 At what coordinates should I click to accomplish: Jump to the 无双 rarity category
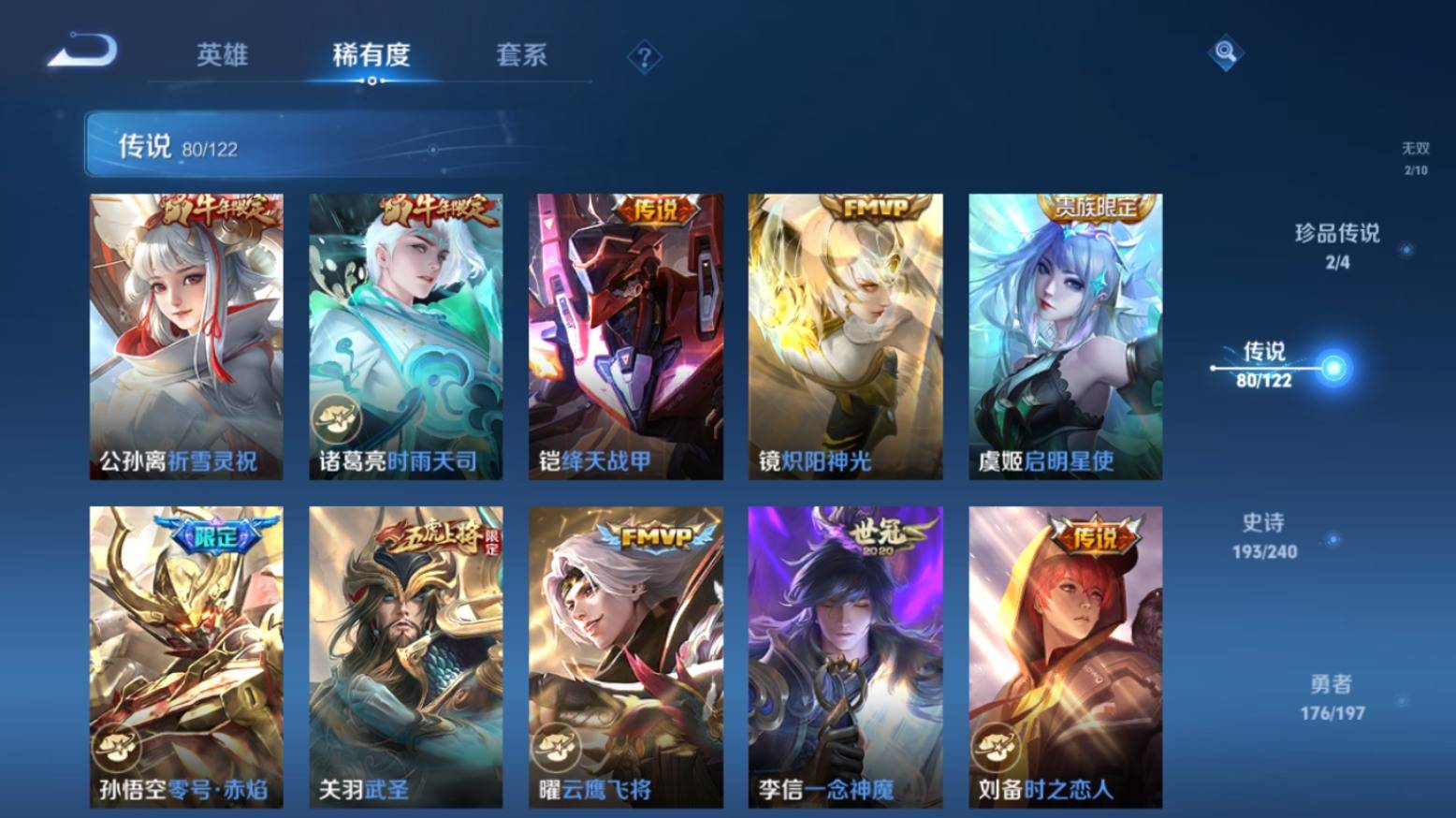click(x=1415, y=158)
